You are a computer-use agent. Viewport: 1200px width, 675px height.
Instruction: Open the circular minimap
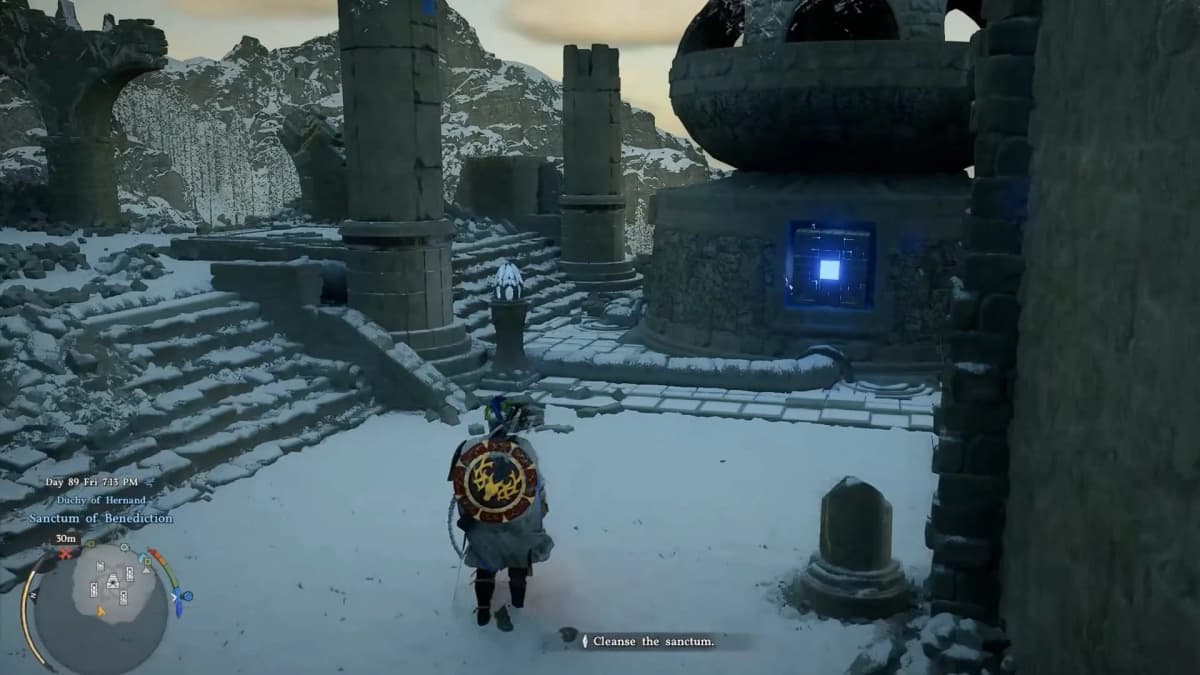click(x=101, y=607)
